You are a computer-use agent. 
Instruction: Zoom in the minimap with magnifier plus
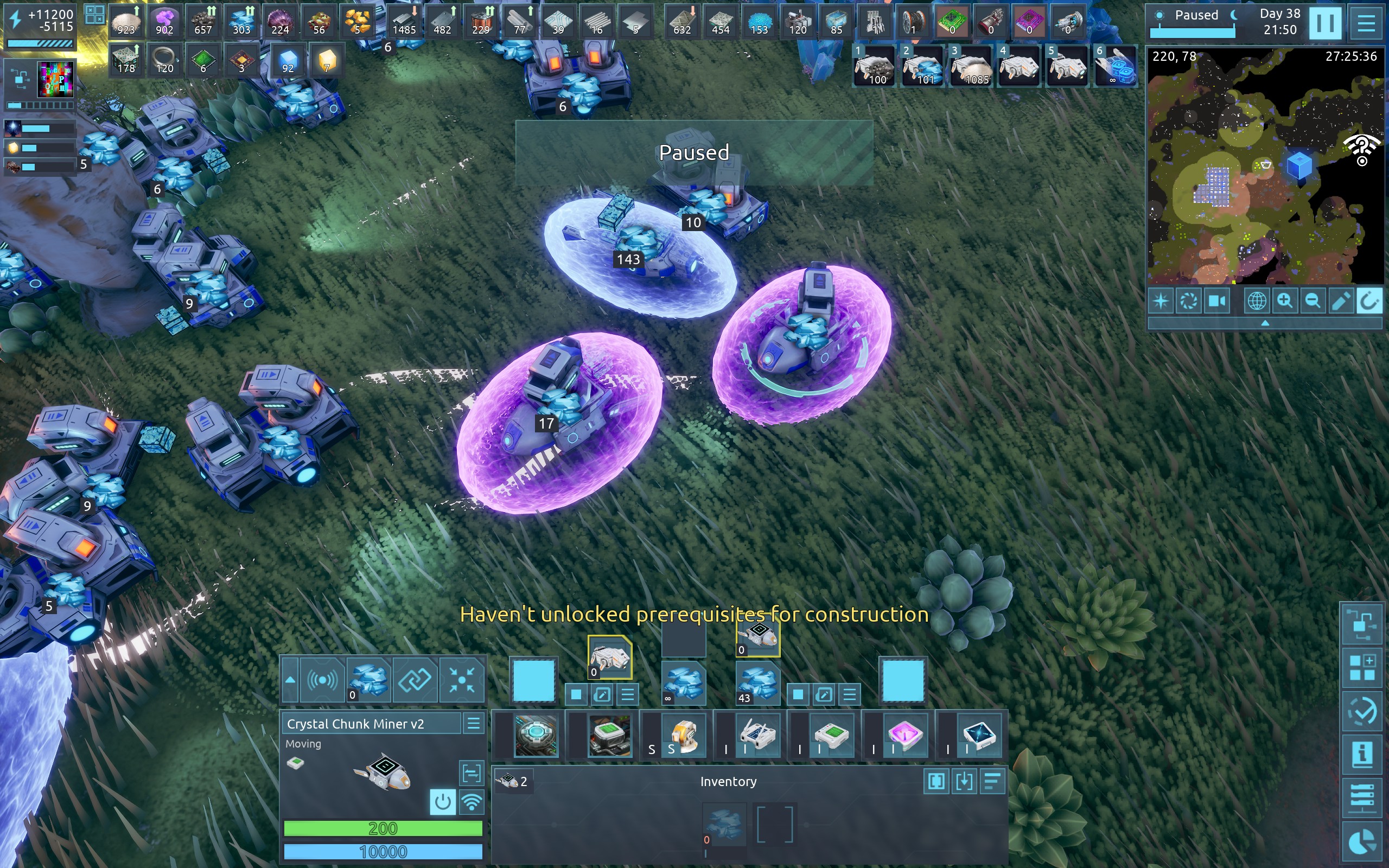point(1284,301)
